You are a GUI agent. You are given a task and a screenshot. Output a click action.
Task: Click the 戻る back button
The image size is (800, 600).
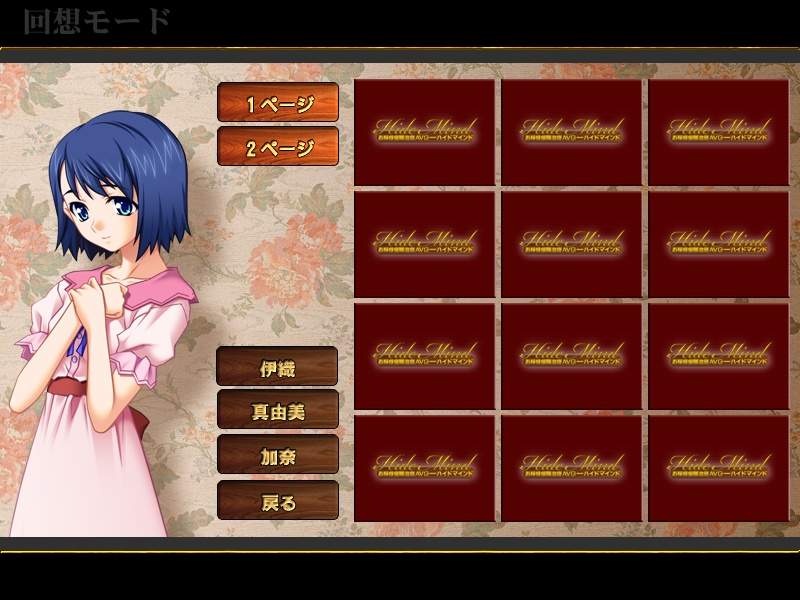277,500
